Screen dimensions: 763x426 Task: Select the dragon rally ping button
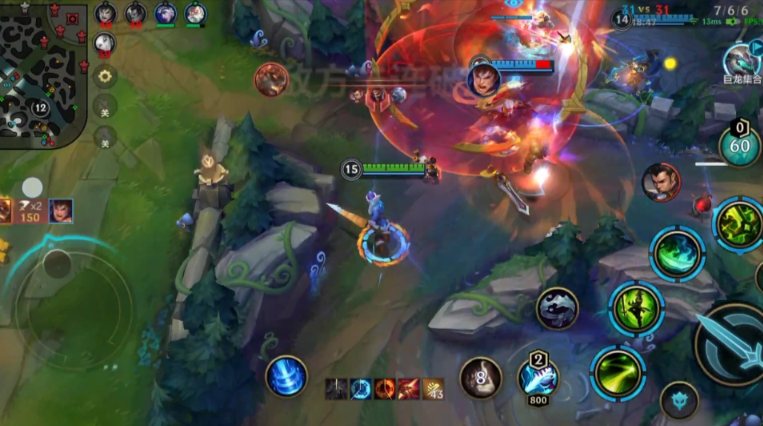(x=740, y=62)
